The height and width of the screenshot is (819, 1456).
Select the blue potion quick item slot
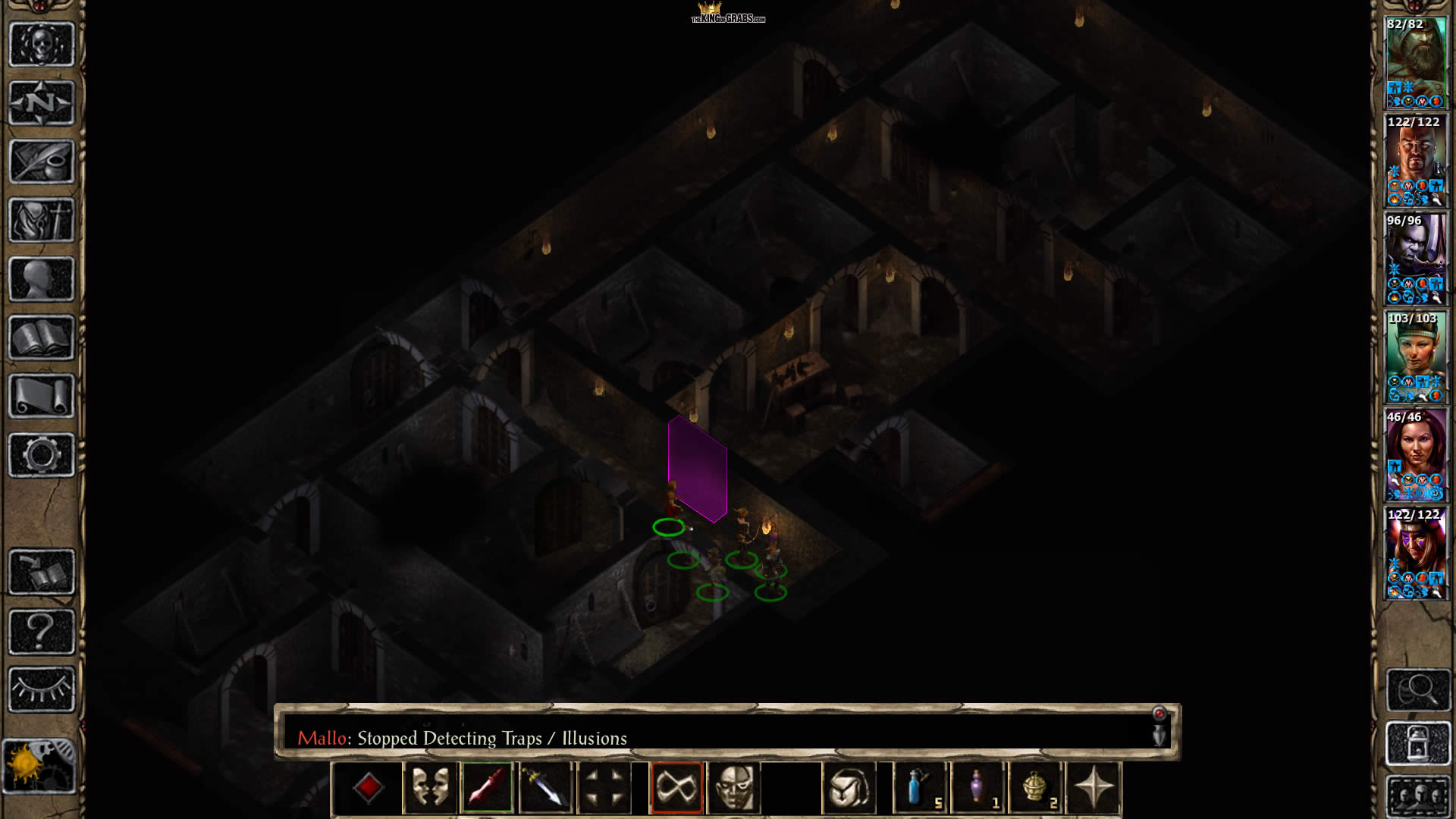point(920,788)
